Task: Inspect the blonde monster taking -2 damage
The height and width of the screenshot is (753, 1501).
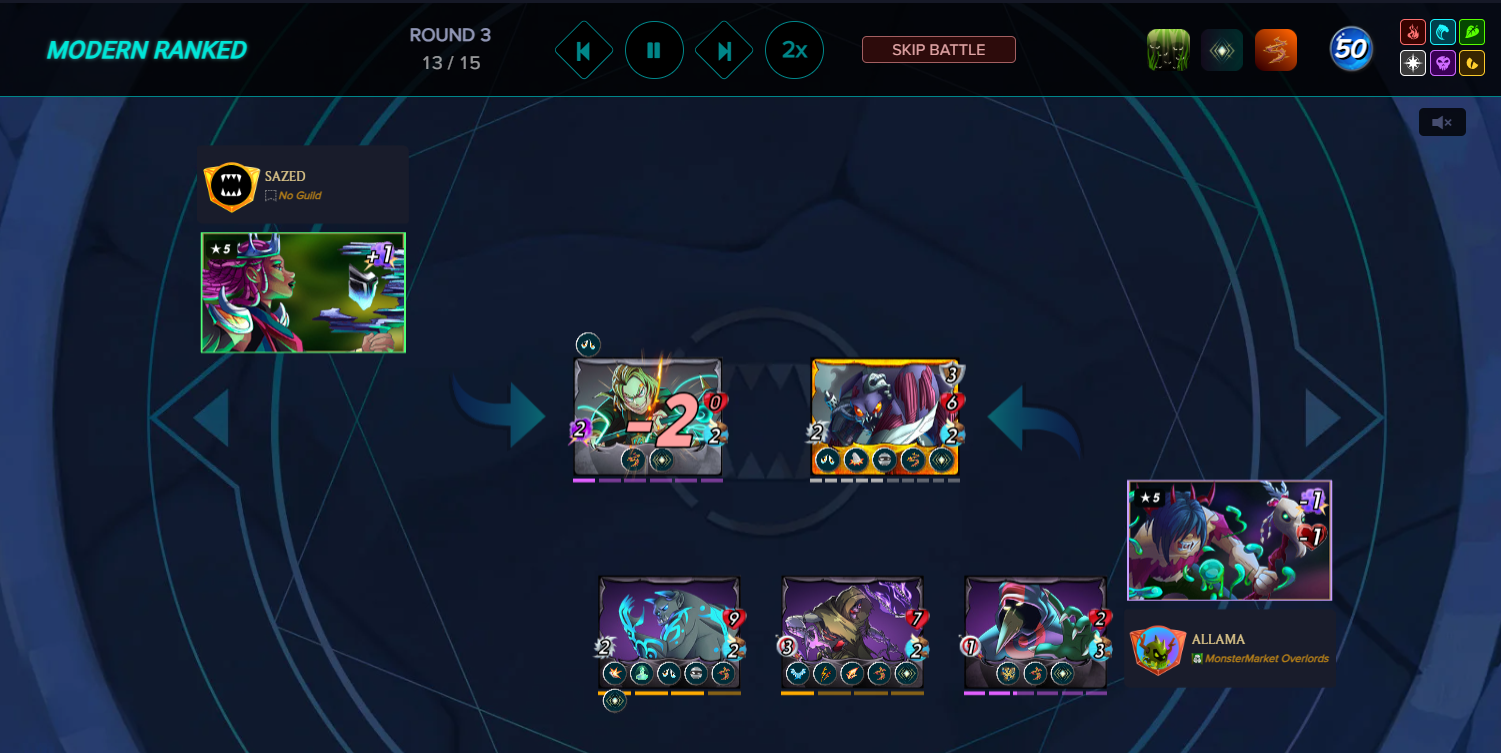Action: (648, 417)
